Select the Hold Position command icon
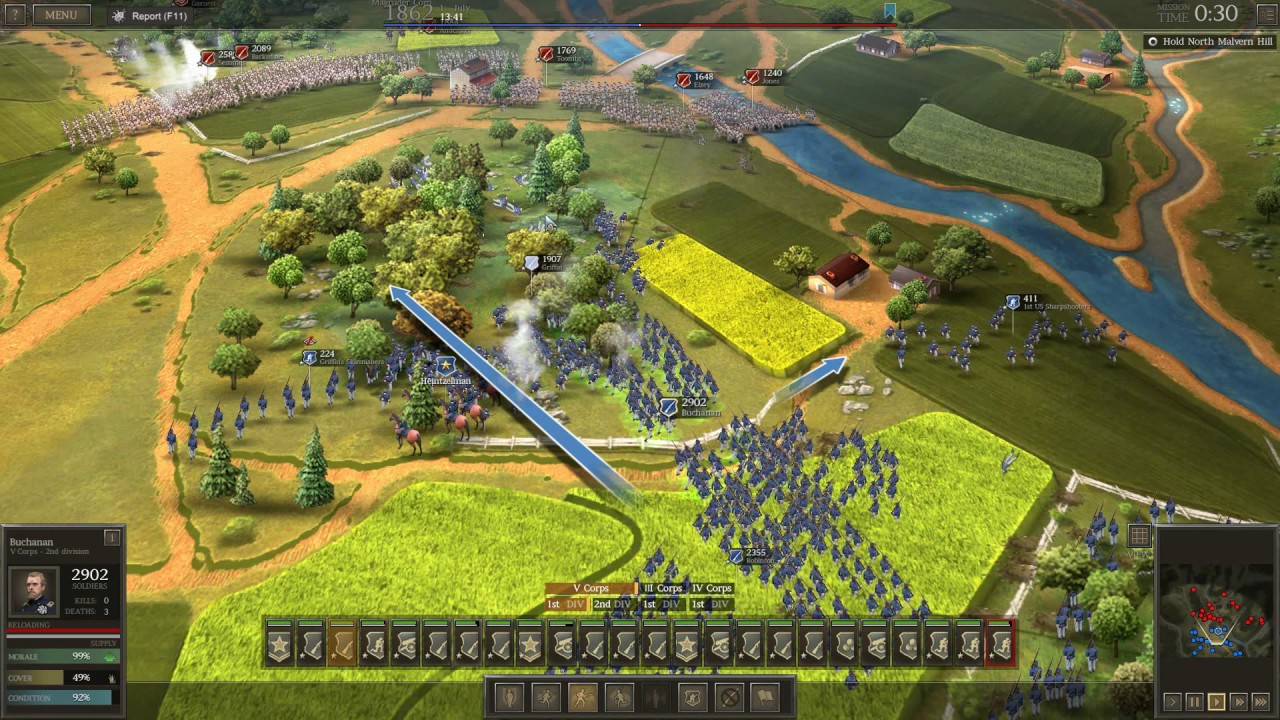The width and height of the screenshot is (1280, 720). pyautogui.click(x=508, y=698)
